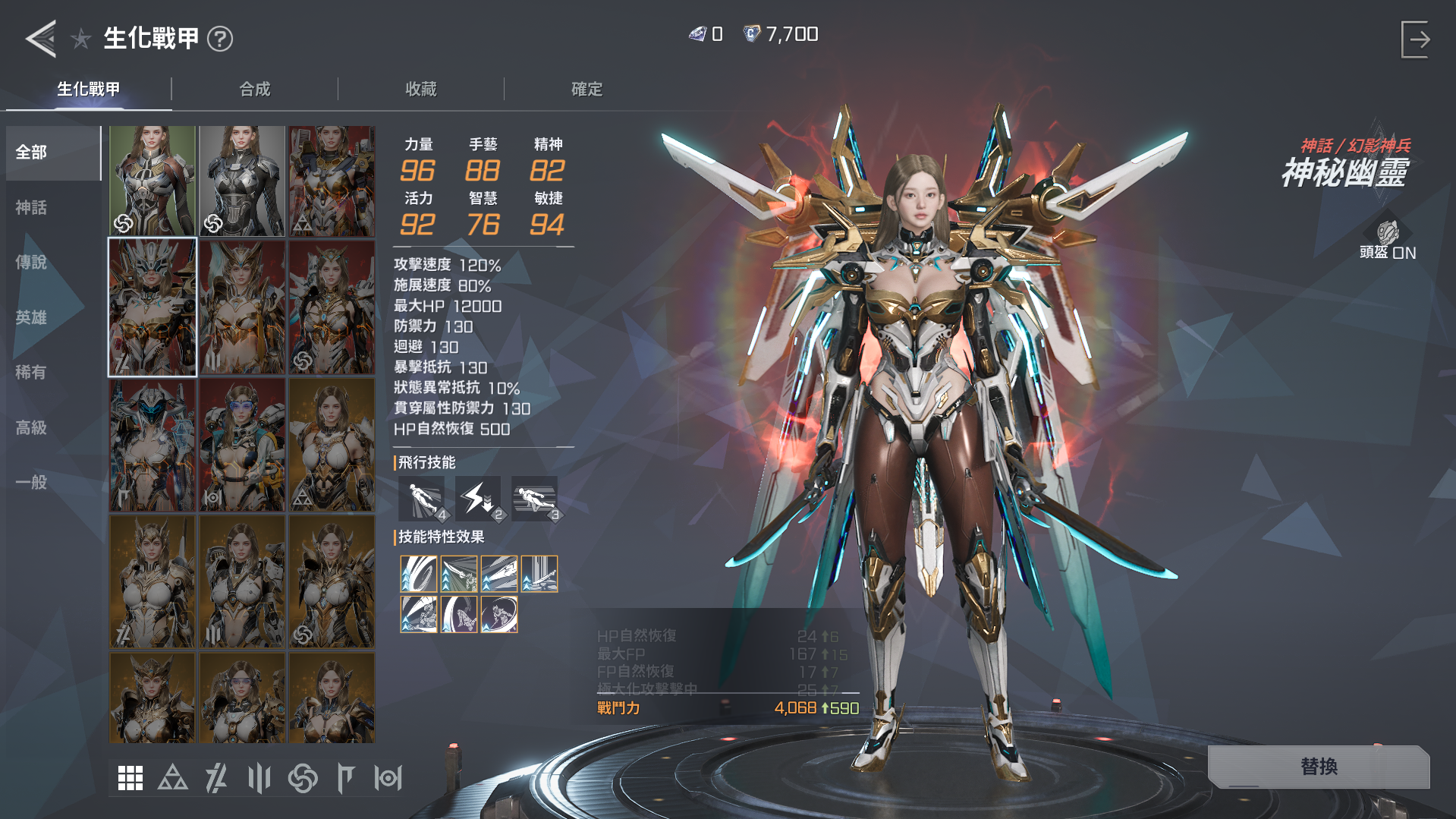The width and height of the screenshot is (1456, 819).
Task: Show all types with grid filter icon
Action: click(131, 778)
